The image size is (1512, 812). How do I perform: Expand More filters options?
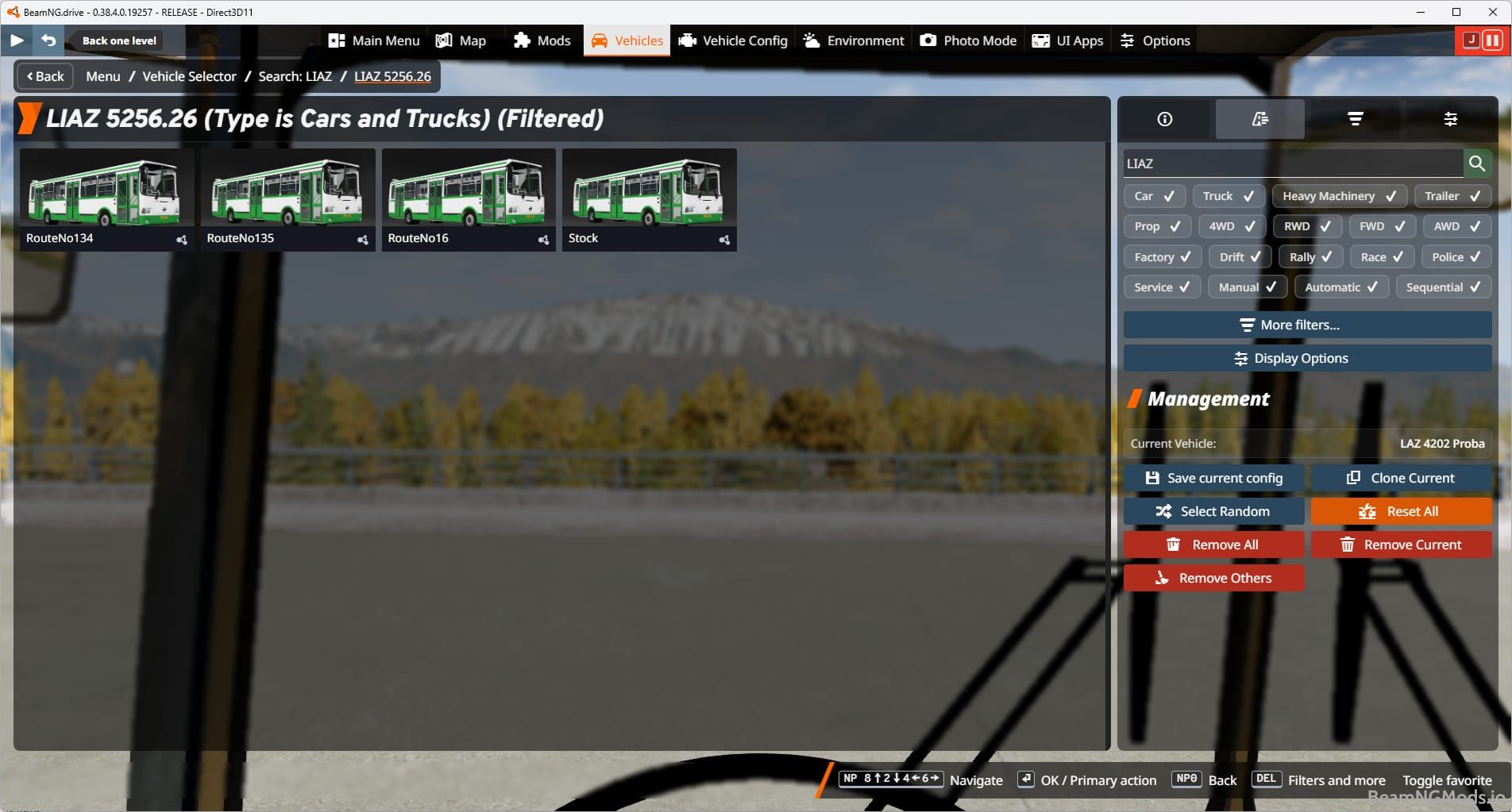(1307, 325)
